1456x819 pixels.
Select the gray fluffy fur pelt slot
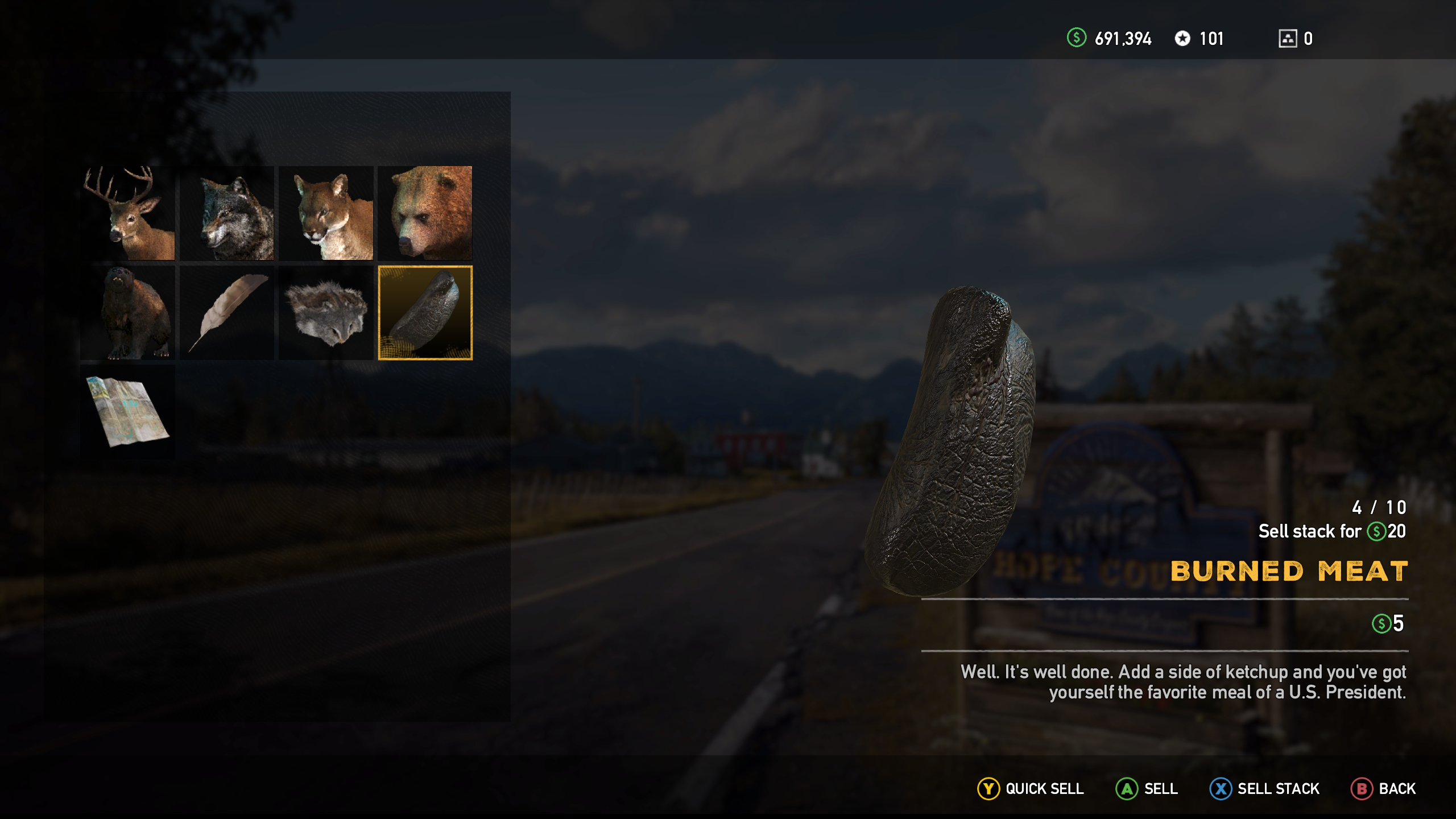click(x=326, y=313)
